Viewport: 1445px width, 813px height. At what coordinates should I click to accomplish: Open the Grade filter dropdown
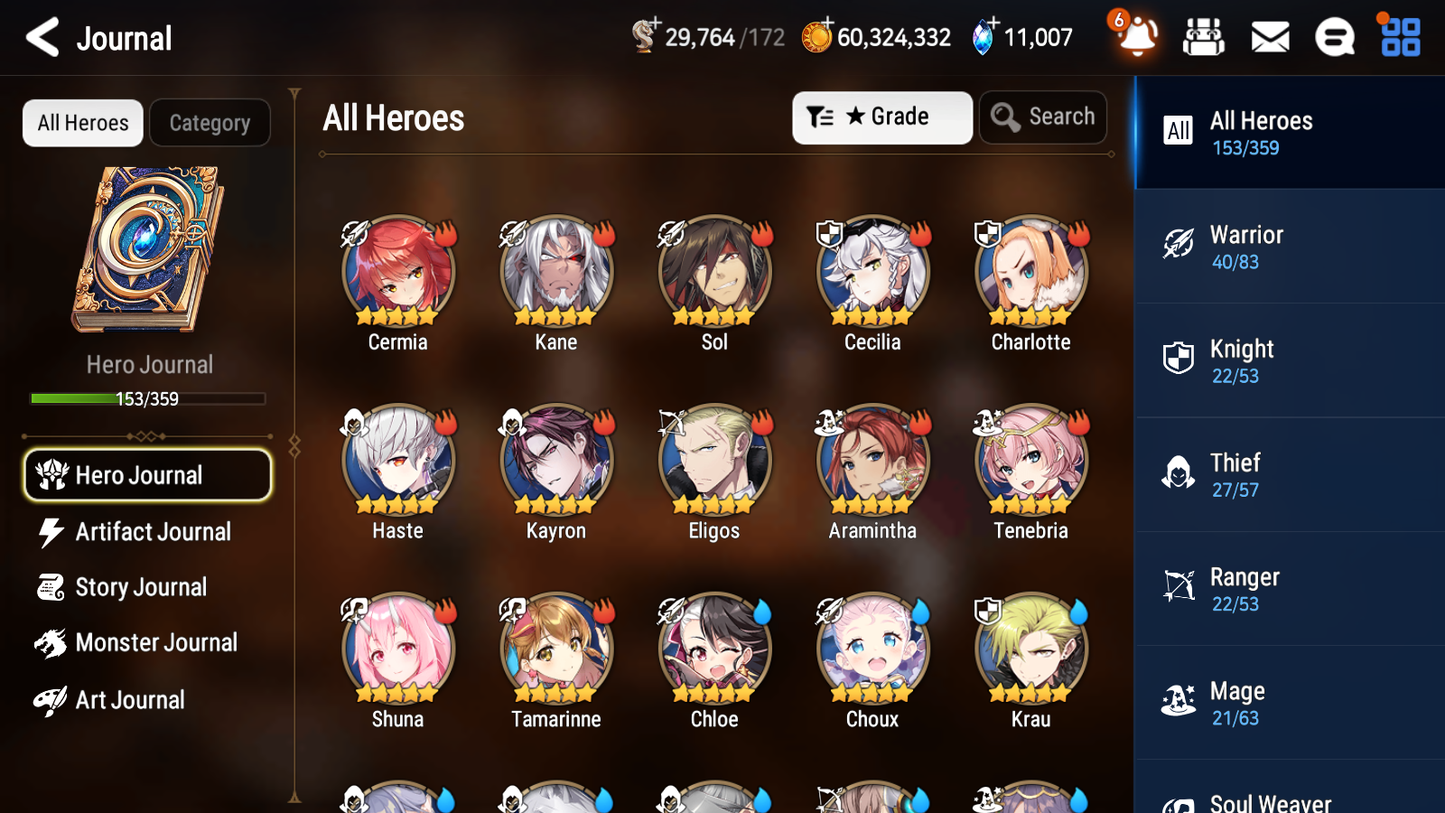tap(882, 117)
